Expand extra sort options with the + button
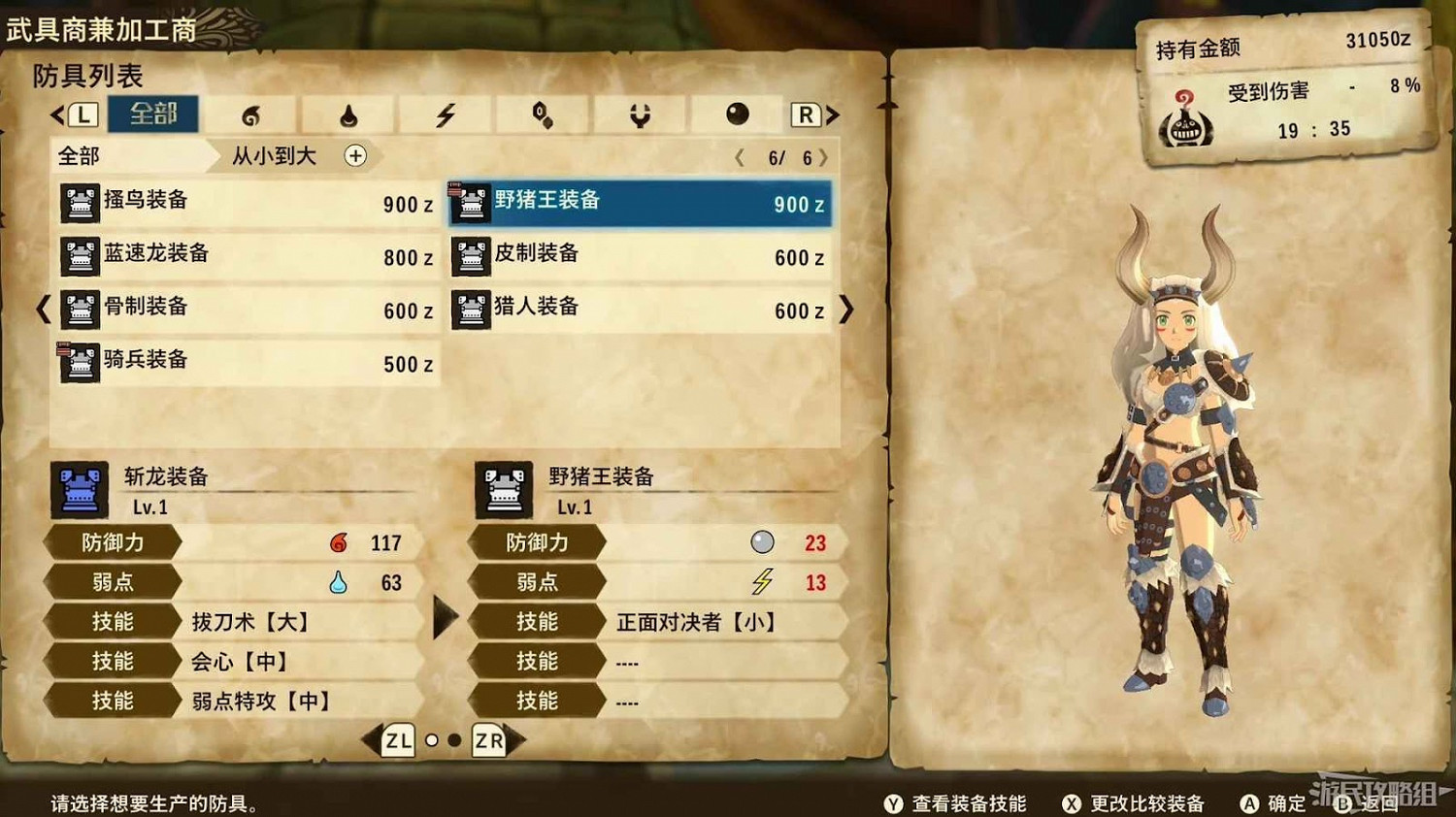This screenshot has height=817, width=1456. coord(355,156)
